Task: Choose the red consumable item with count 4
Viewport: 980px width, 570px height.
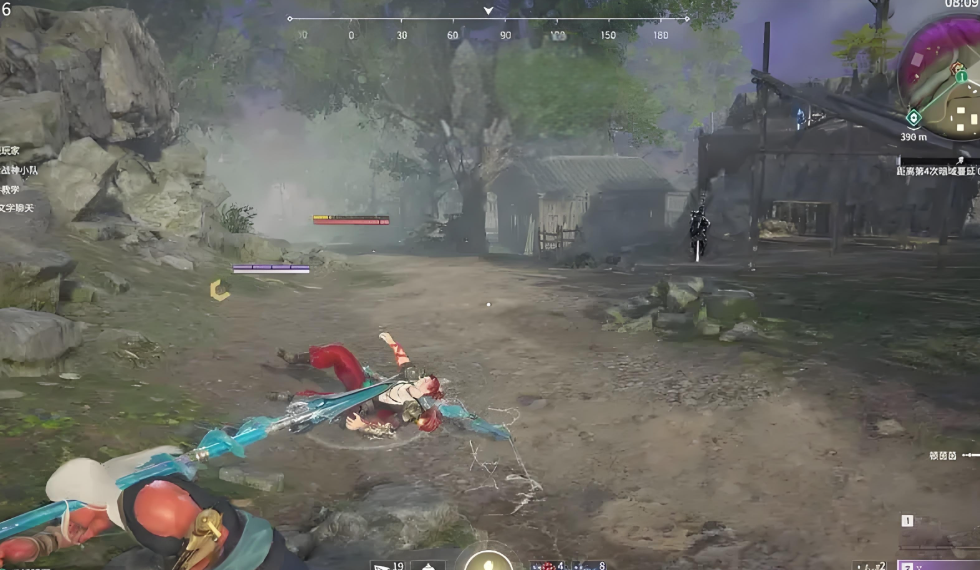Action: click(x=543, y=565)
